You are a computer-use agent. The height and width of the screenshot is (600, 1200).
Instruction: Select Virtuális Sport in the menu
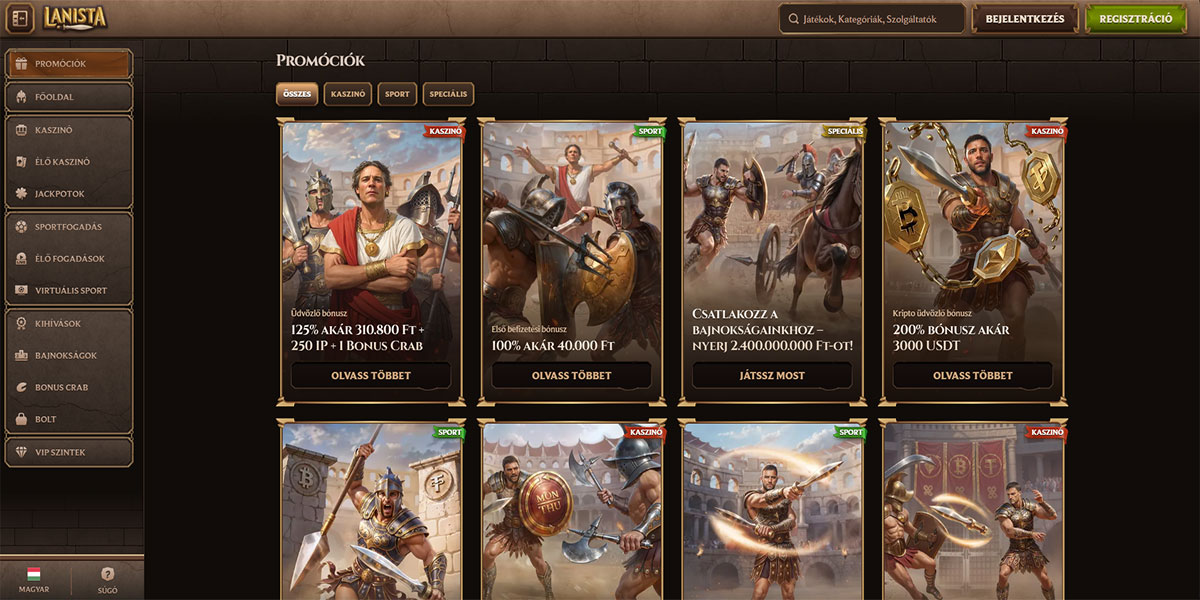pyautogui.click(x=69, y=291)
